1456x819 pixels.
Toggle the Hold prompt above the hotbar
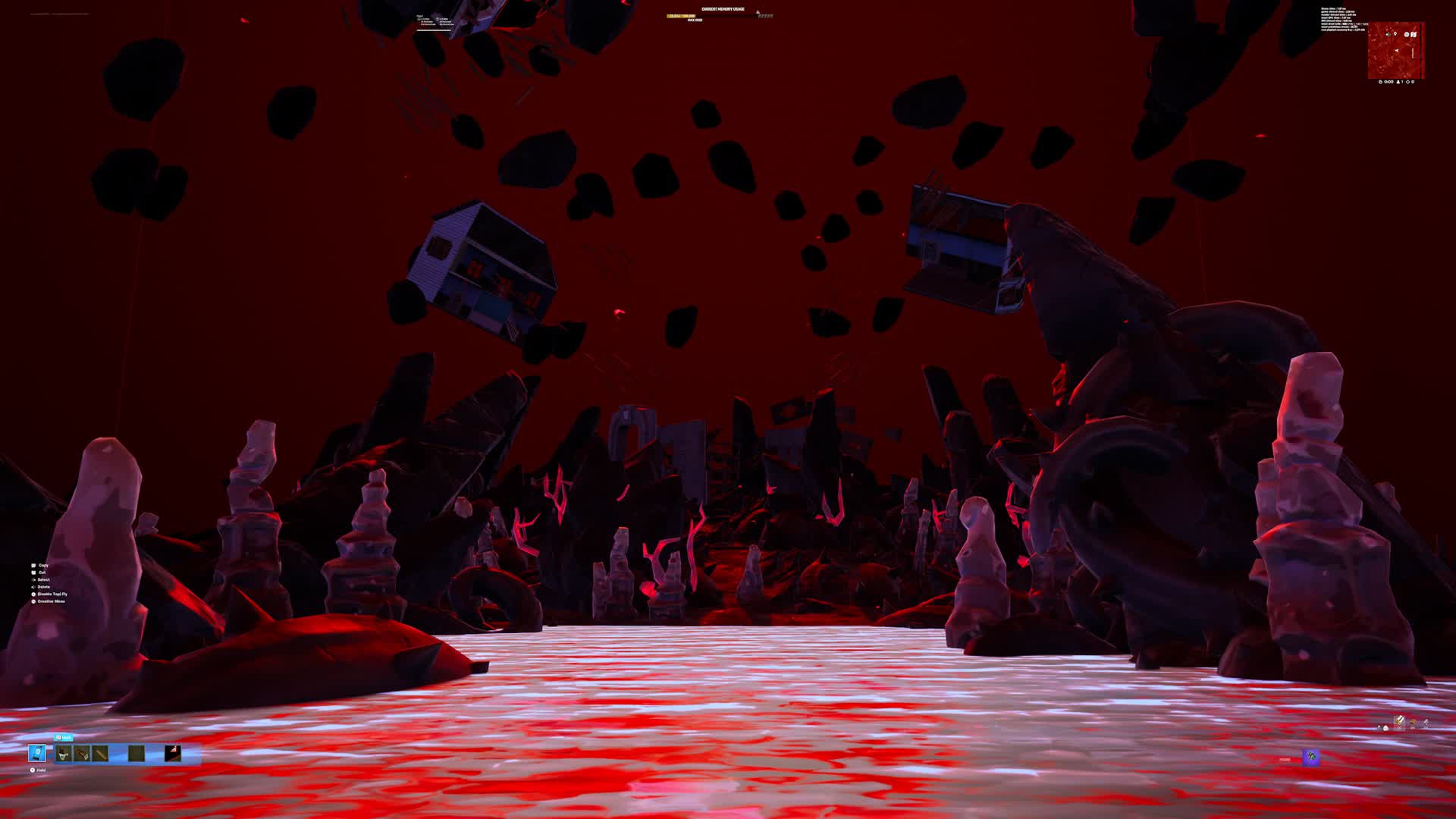64,737
